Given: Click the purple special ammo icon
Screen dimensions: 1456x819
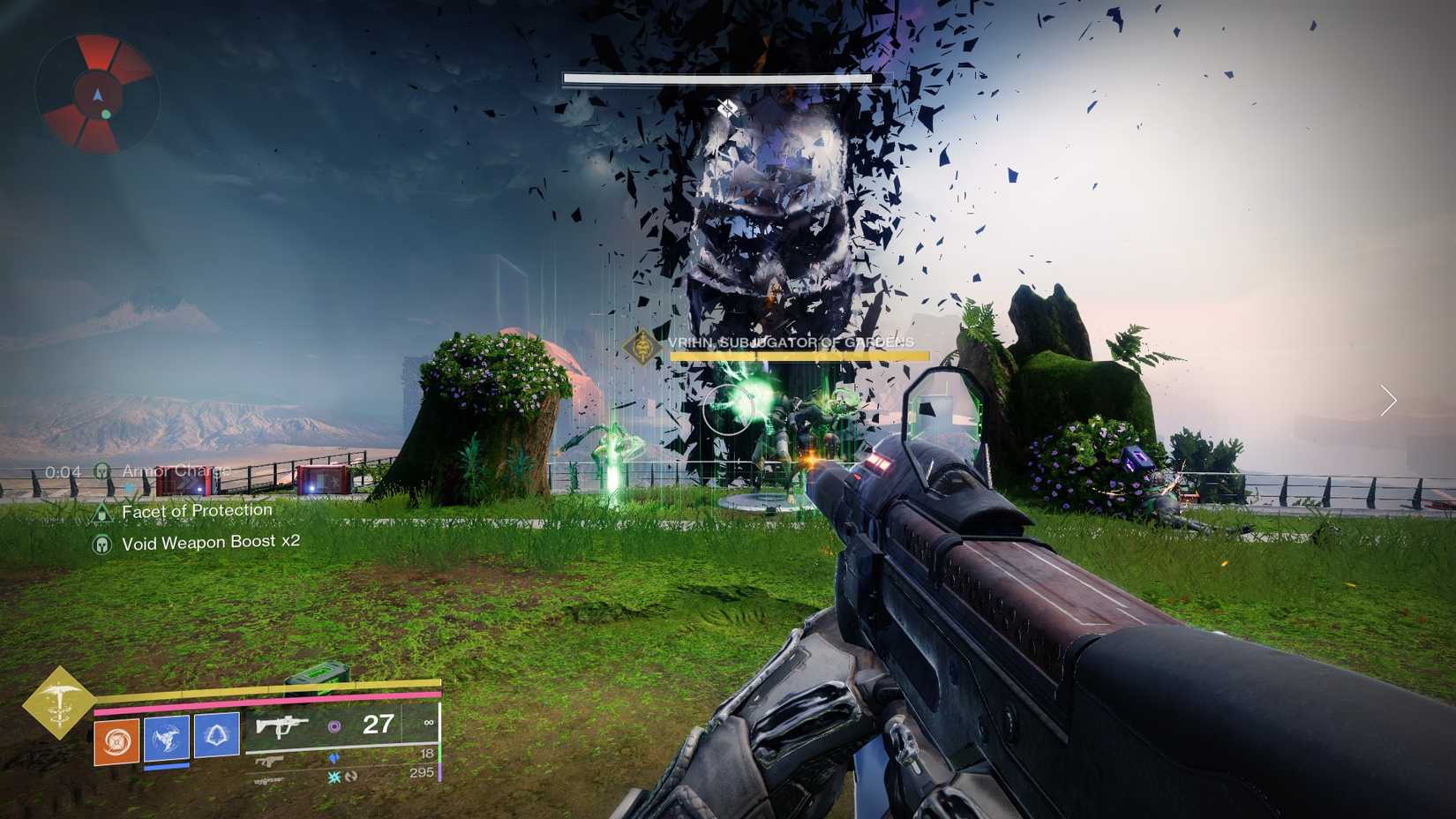Looking at the screenshot, I should pyautogui.click(x=335, y=727).
